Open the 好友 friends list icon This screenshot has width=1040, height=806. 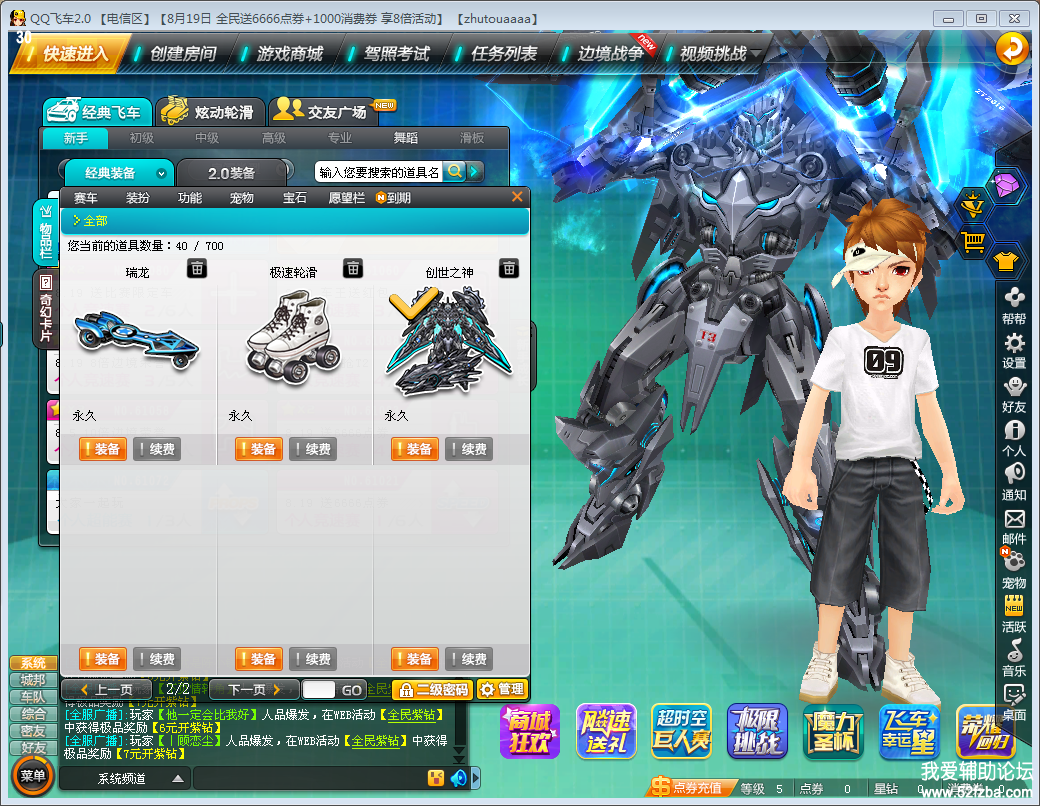point(1014,394)
